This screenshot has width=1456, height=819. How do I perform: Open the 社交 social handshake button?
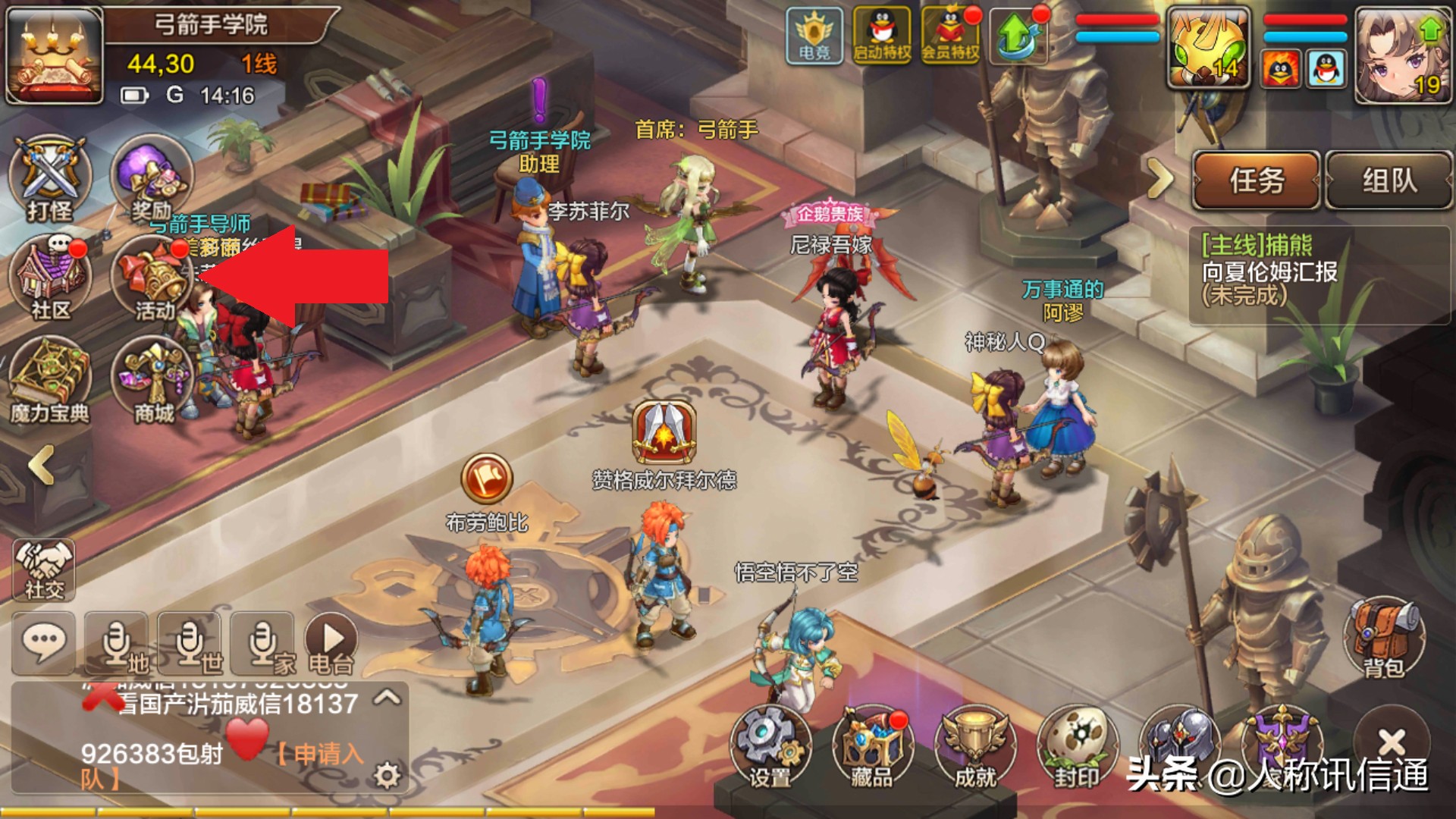click(44, 570)
